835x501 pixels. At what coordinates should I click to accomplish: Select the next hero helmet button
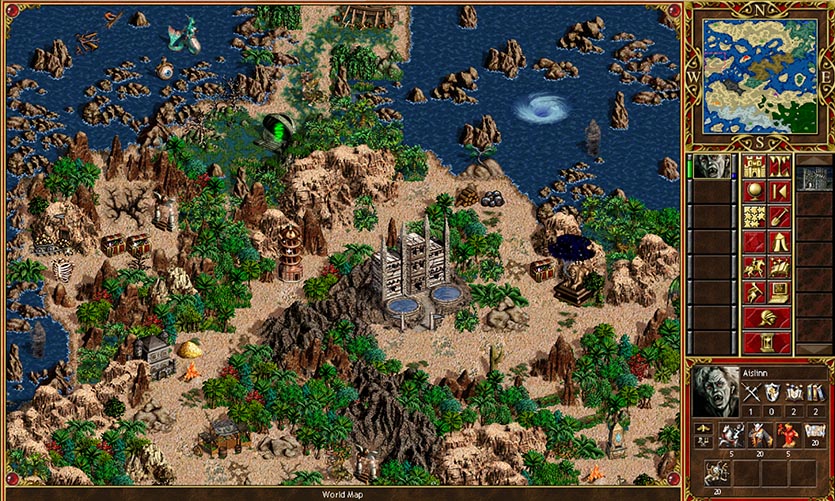(x=767, y=318)
